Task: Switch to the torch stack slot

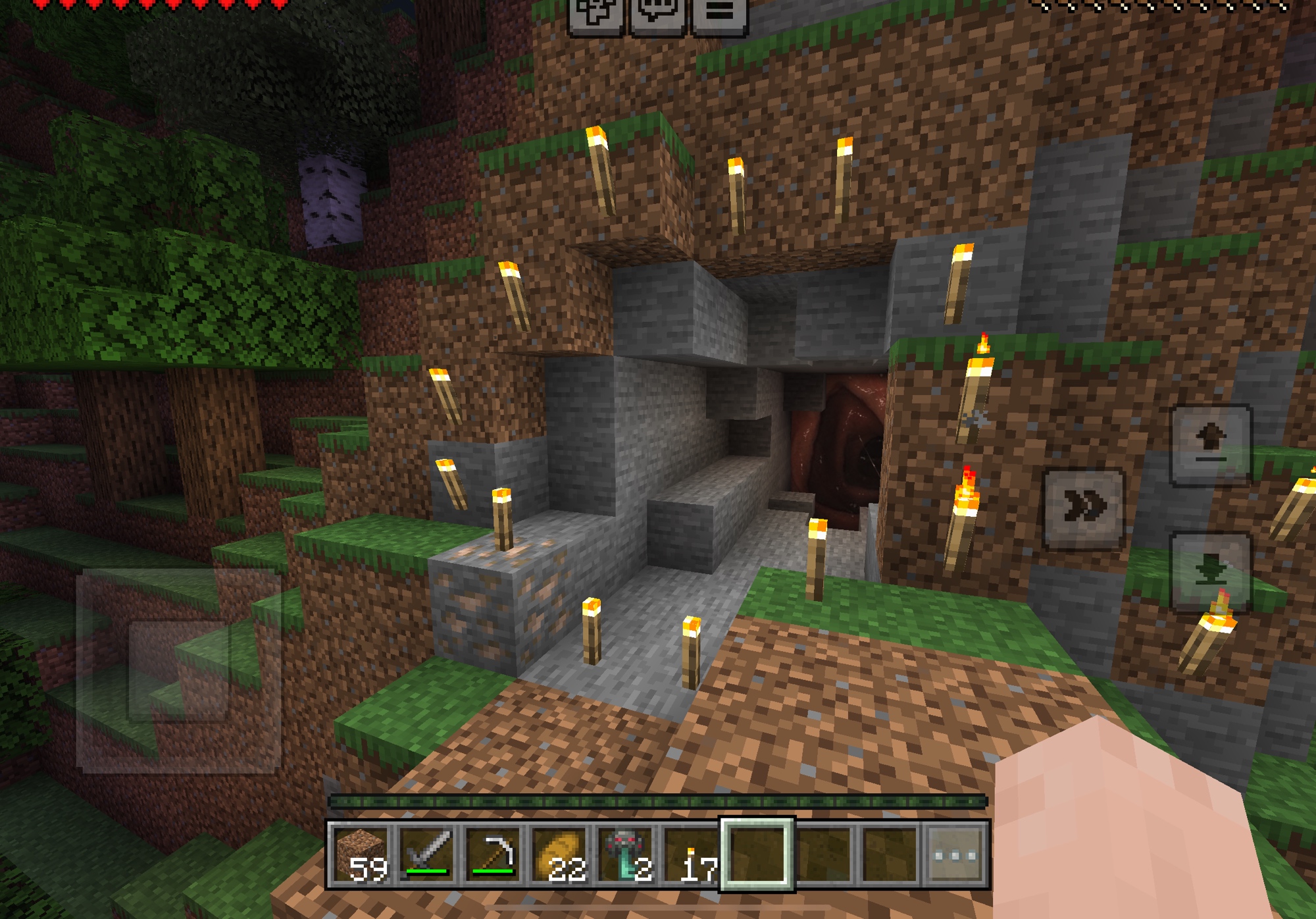Action: (x=691, y=855)
